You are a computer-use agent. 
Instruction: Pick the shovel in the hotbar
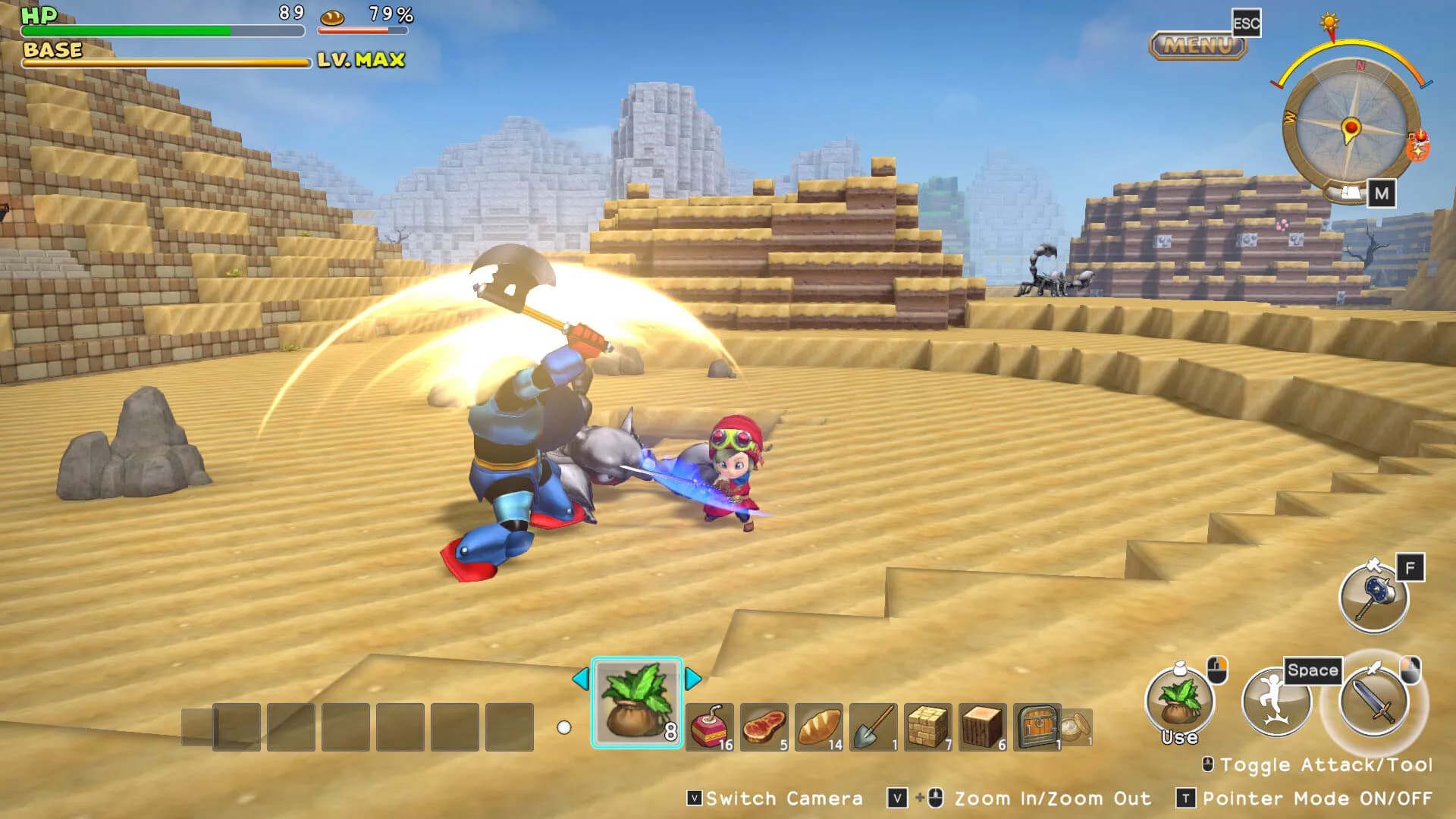[874, 727]
